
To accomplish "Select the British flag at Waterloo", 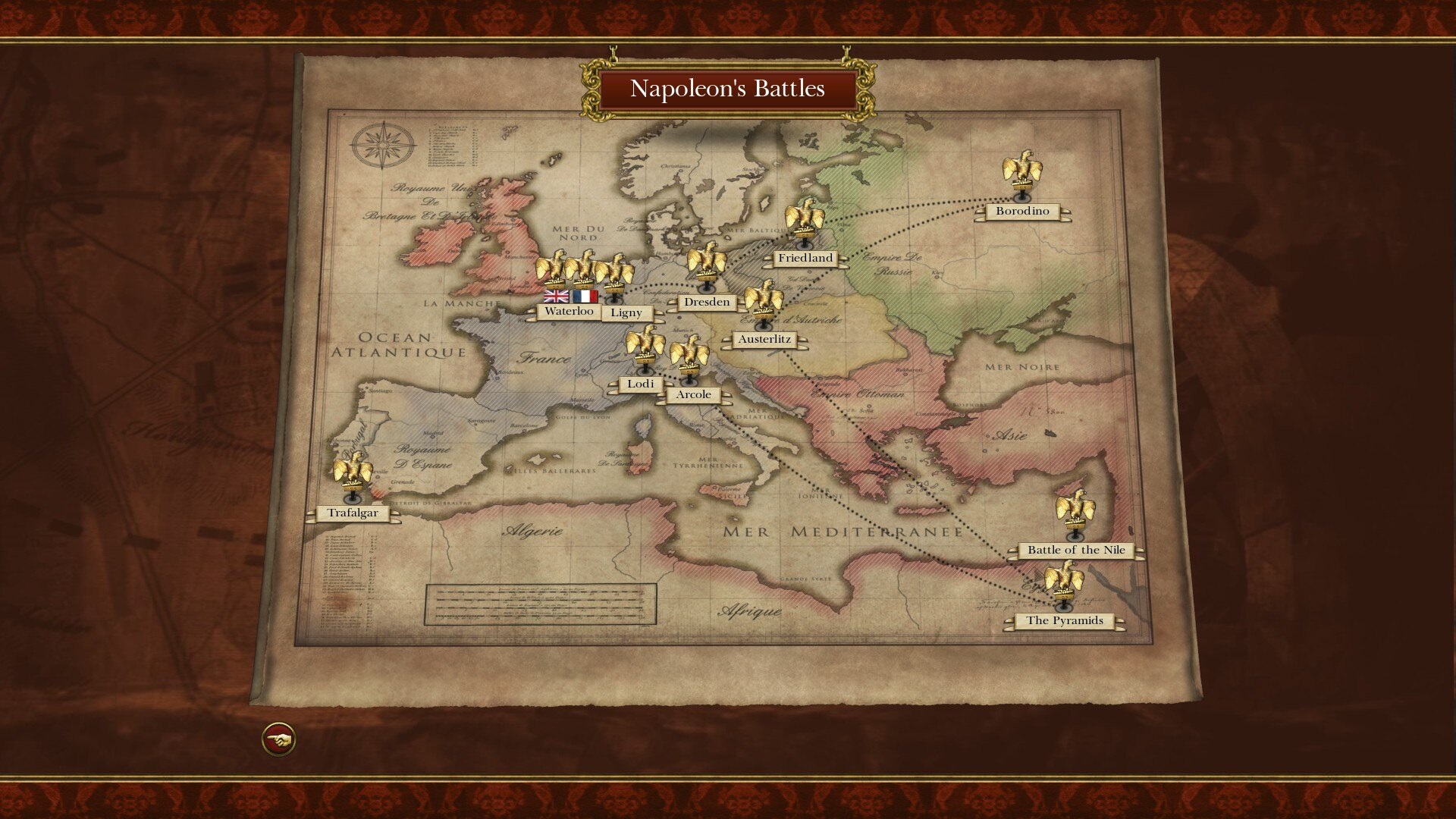I will (x=556, y=296).
